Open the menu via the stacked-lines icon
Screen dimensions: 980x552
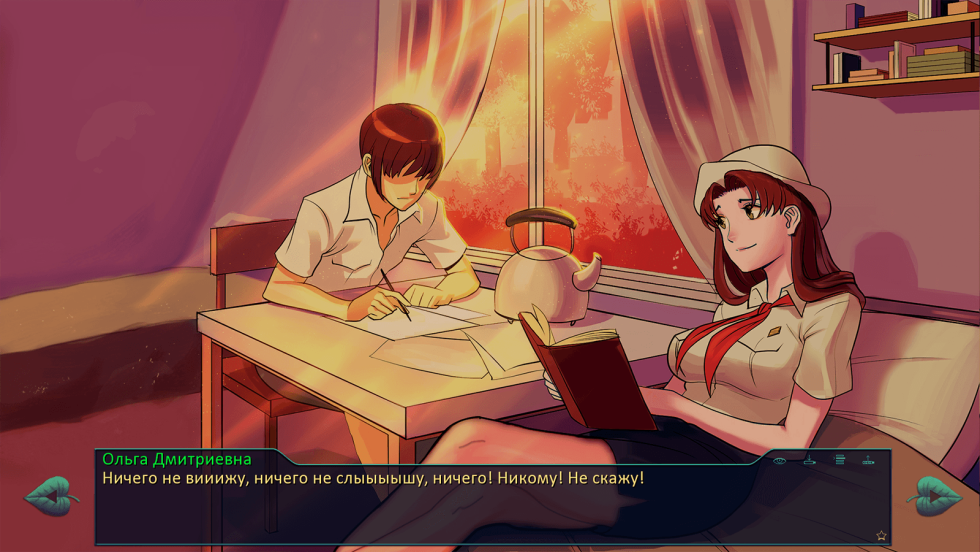pos(840,460)
